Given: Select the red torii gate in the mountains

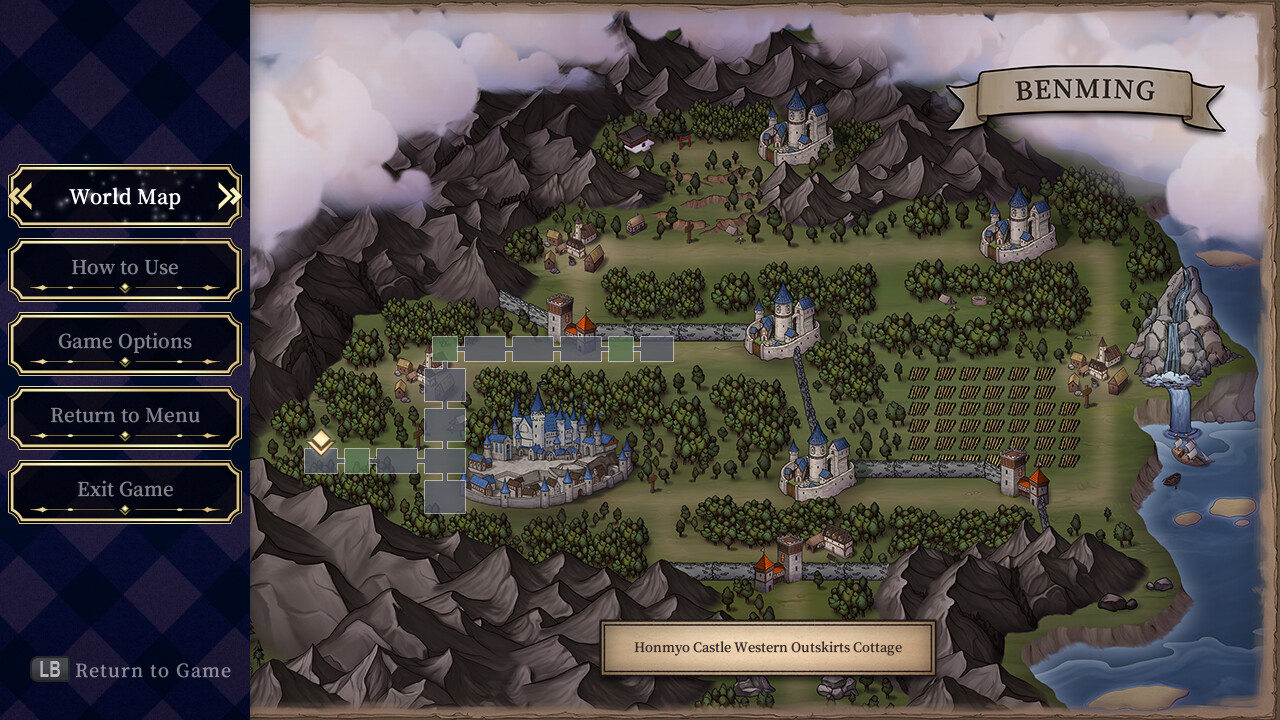Looking at the screenshot, I should coord(686,140).
